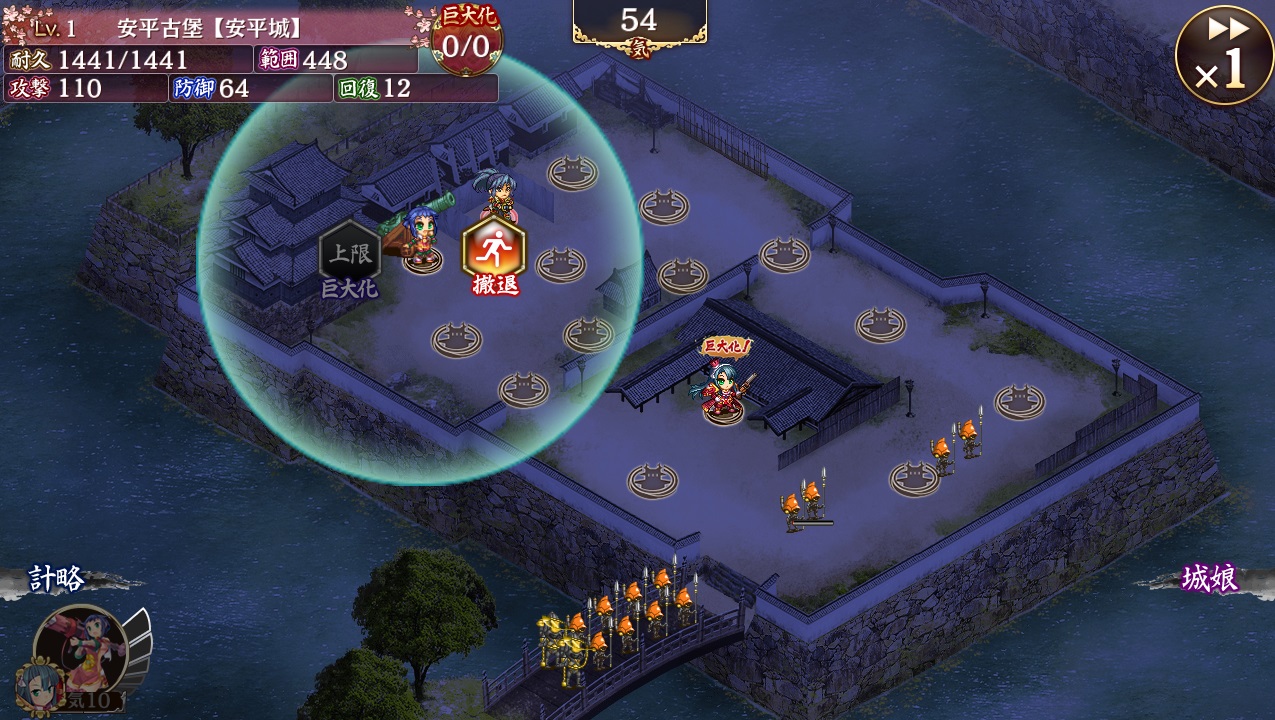Image resolution: width=1275 pixels, height=720 pixels.
Task: Select the deployed unit with 巨大化! bubble
Action: click(724, 385)
